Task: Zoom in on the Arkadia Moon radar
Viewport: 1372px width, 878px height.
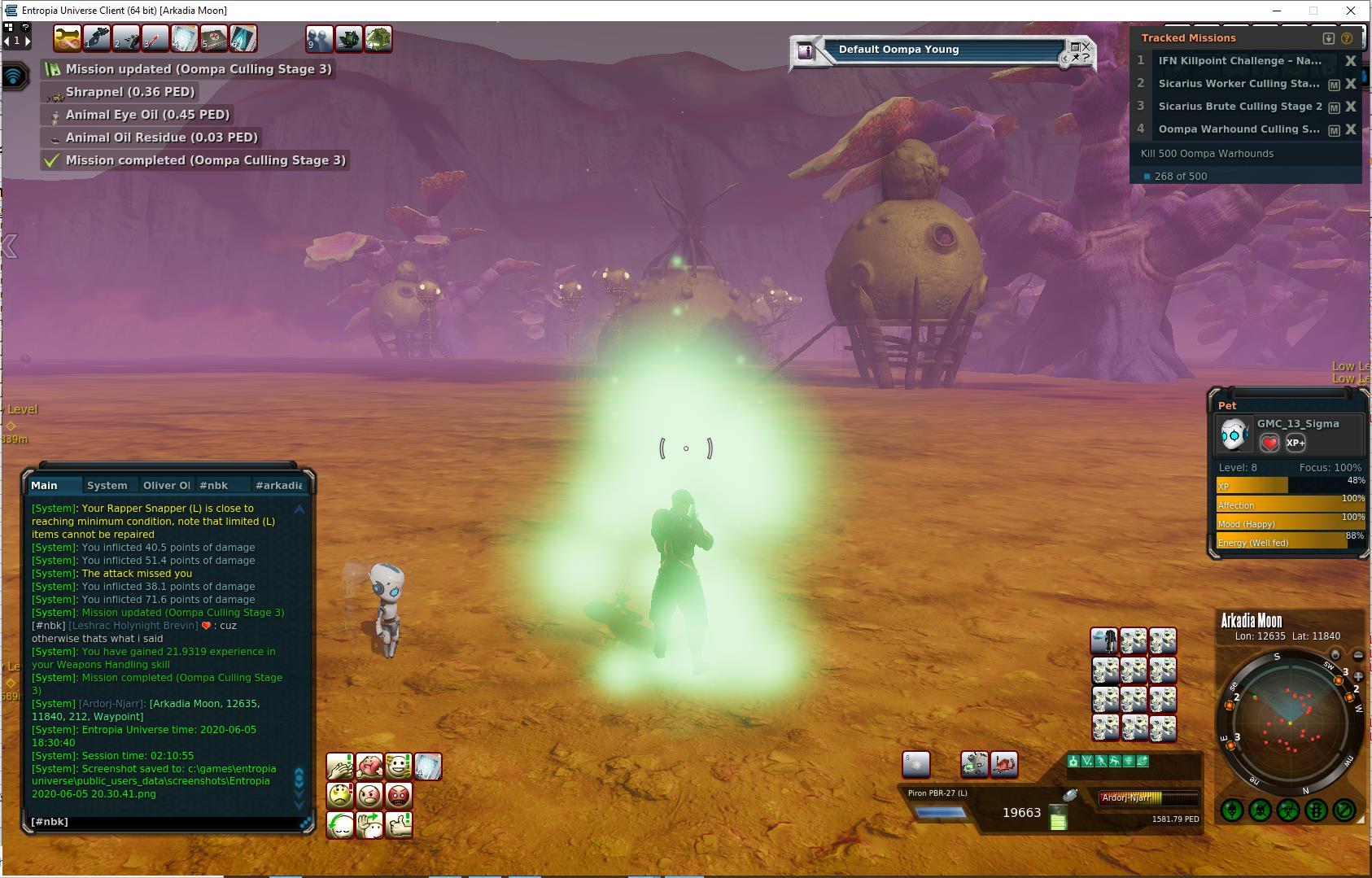Action: tap(1358, 675)
